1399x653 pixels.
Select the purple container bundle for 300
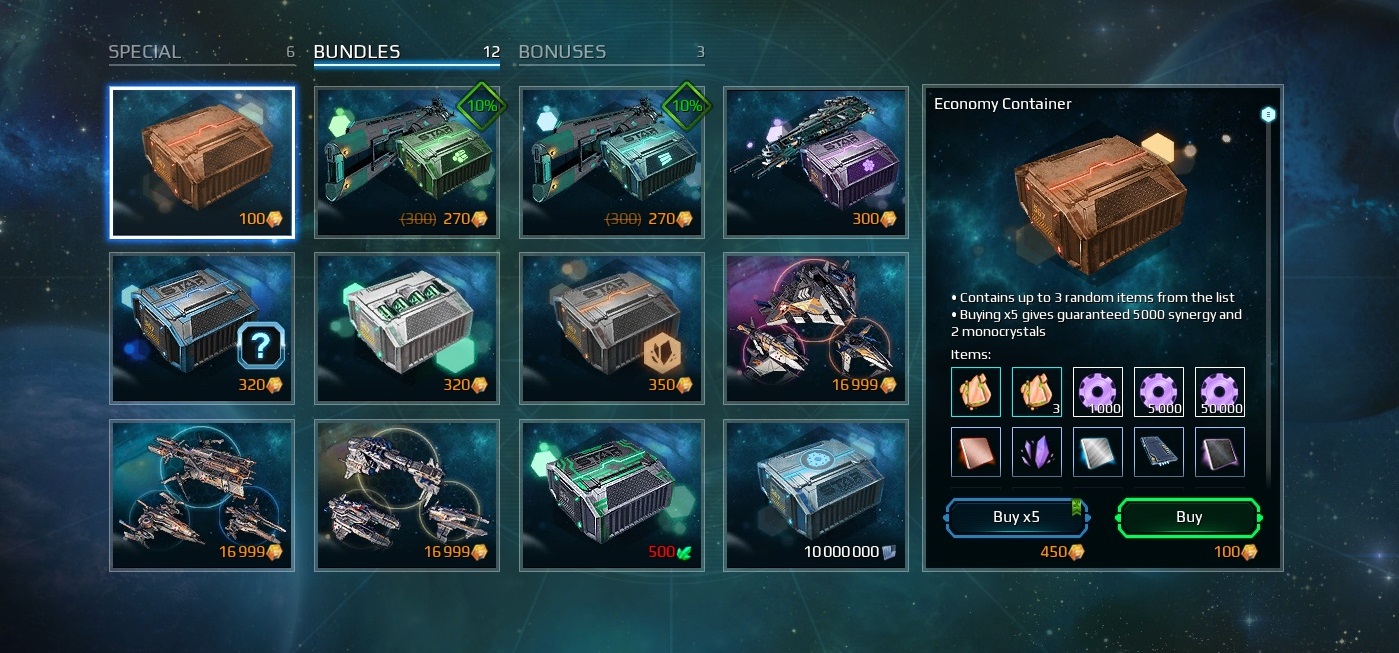pos(816,162)
